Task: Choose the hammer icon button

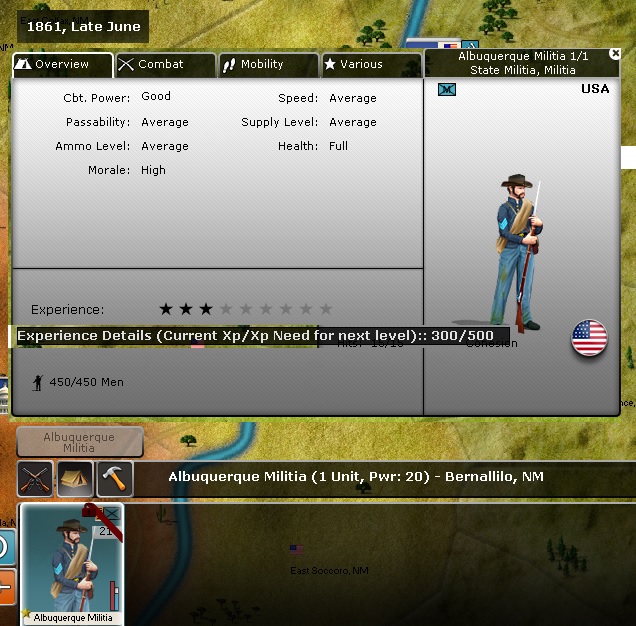Action: (115, 478)
